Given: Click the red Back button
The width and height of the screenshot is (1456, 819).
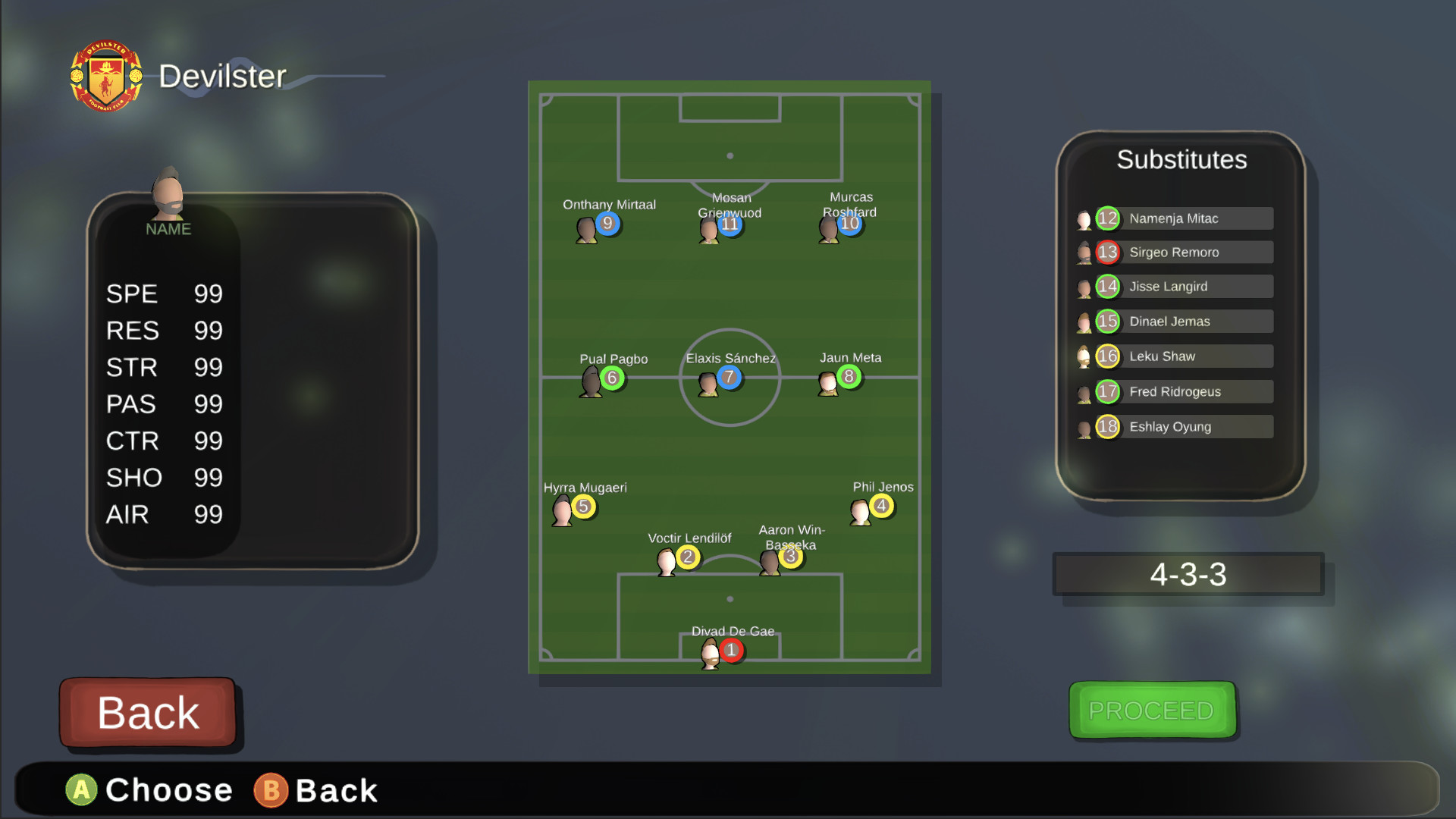Looking at the screenshot, I should coord(148,711).
